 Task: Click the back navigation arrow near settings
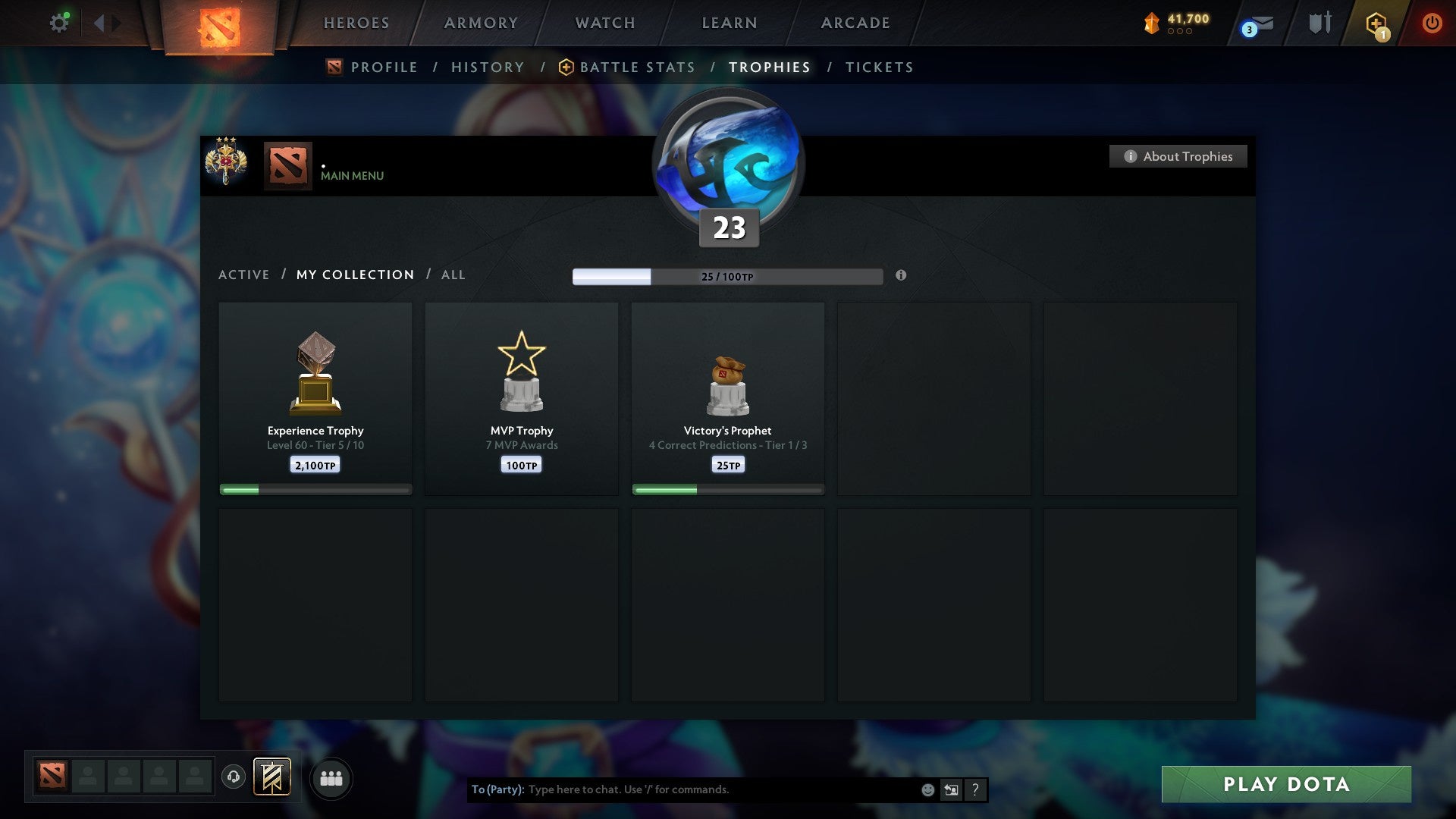point(99,23)
